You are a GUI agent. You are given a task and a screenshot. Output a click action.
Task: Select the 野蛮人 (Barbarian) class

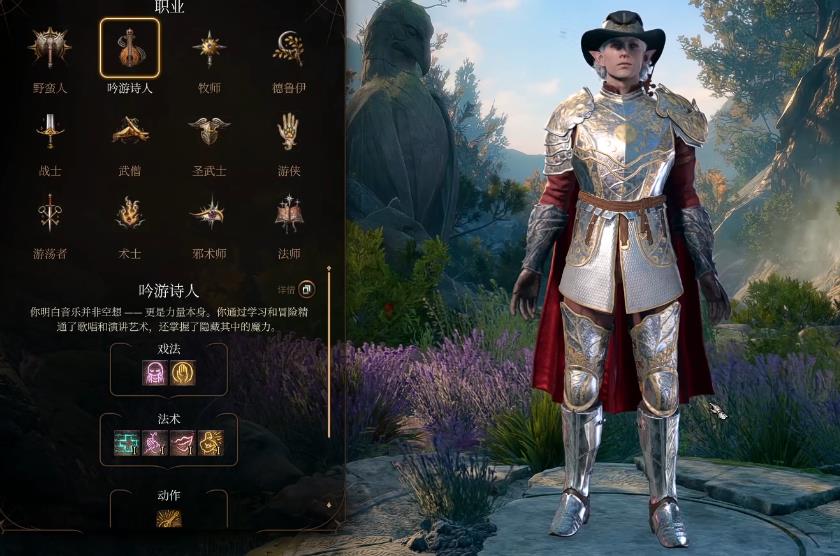tap(49, 48)
